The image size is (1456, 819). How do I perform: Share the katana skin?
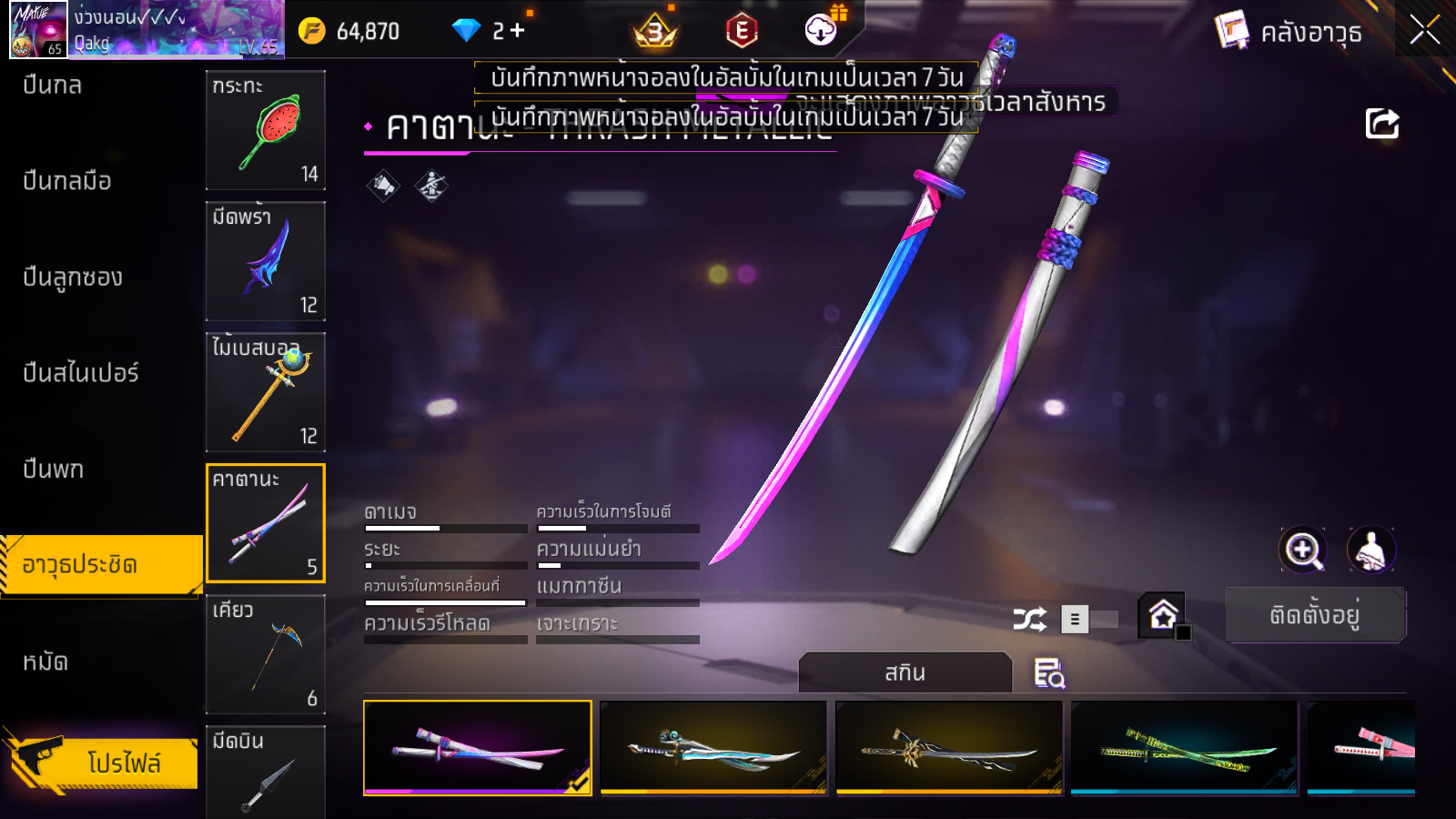(1381, 124)
